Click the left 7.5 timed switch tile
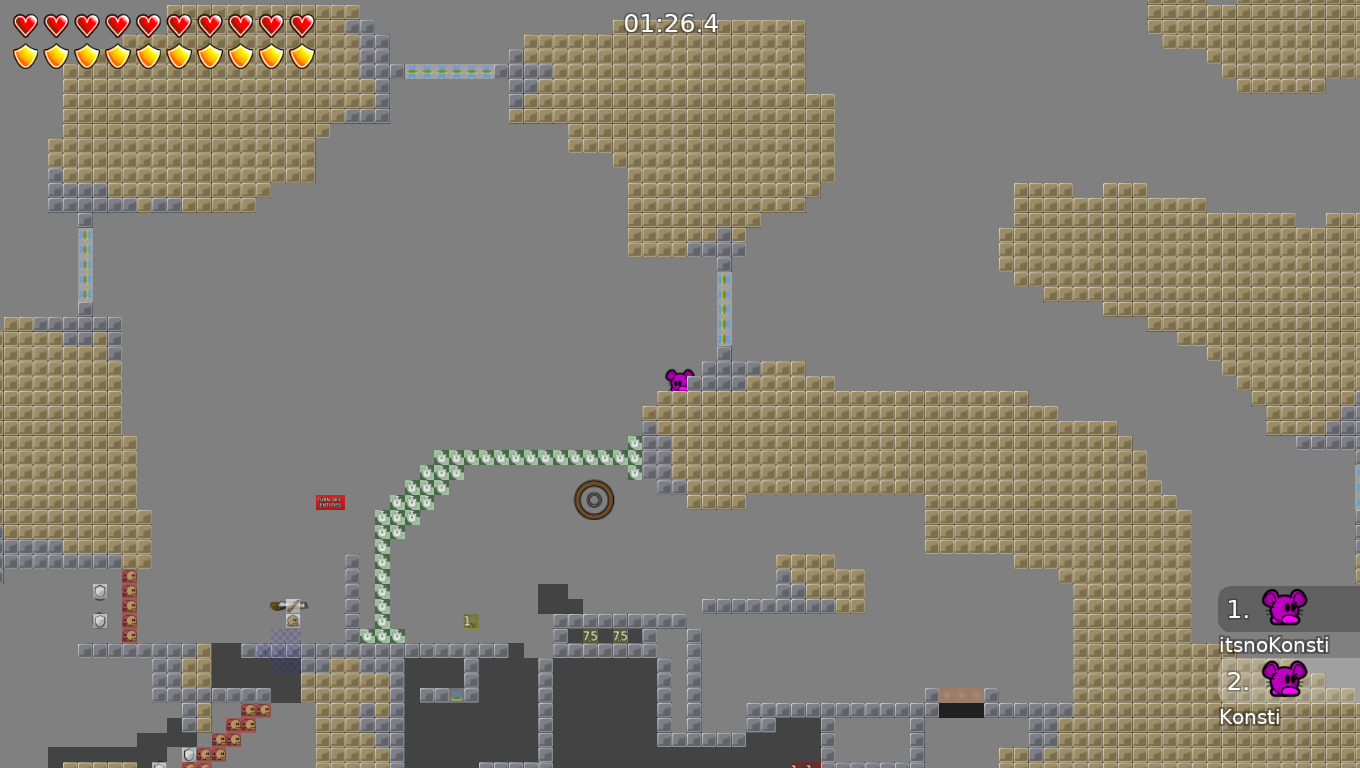This screenshot has height=768, width=1360. [x=589, y=635]
